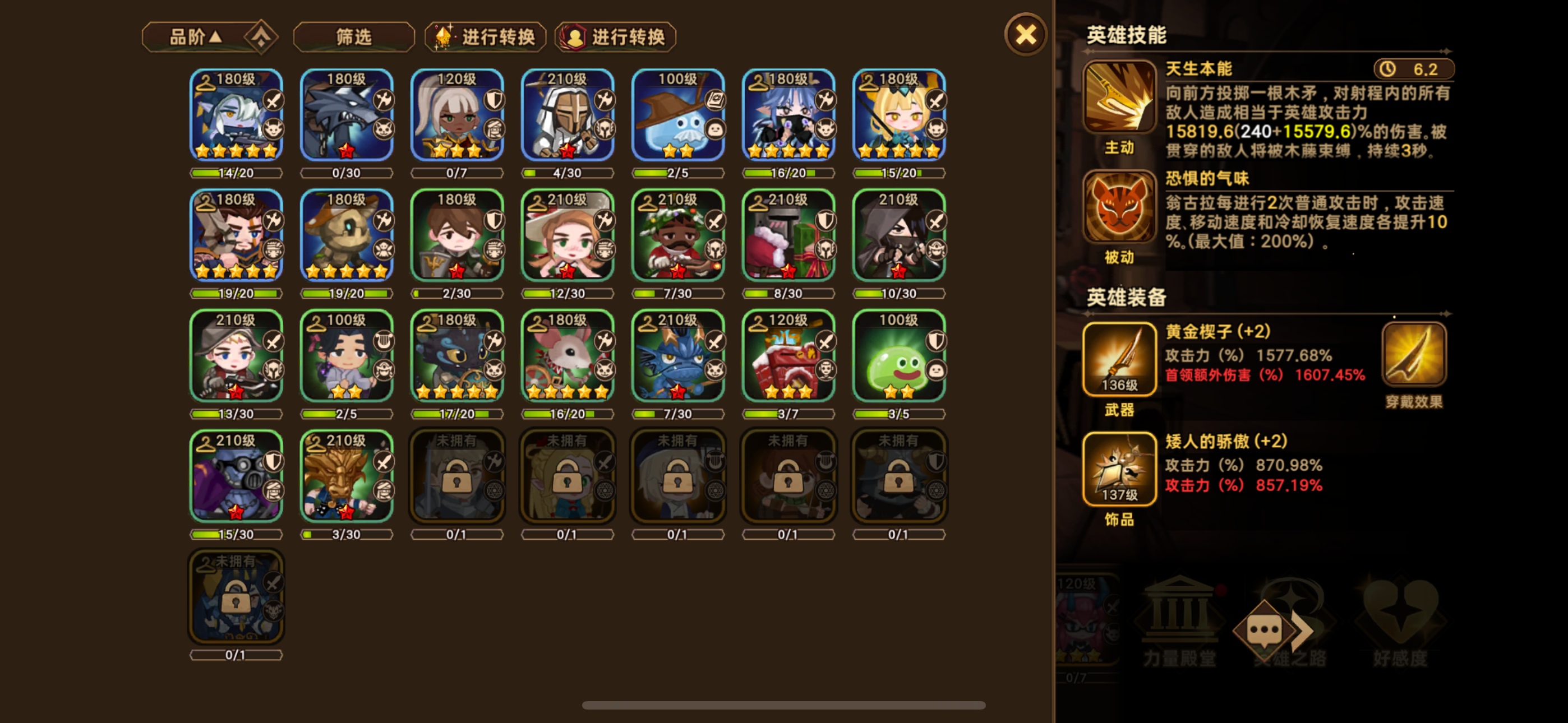Toggle the 品阶 sort order arrow
The image size is (1568, 723).
(x=216, y=36)
